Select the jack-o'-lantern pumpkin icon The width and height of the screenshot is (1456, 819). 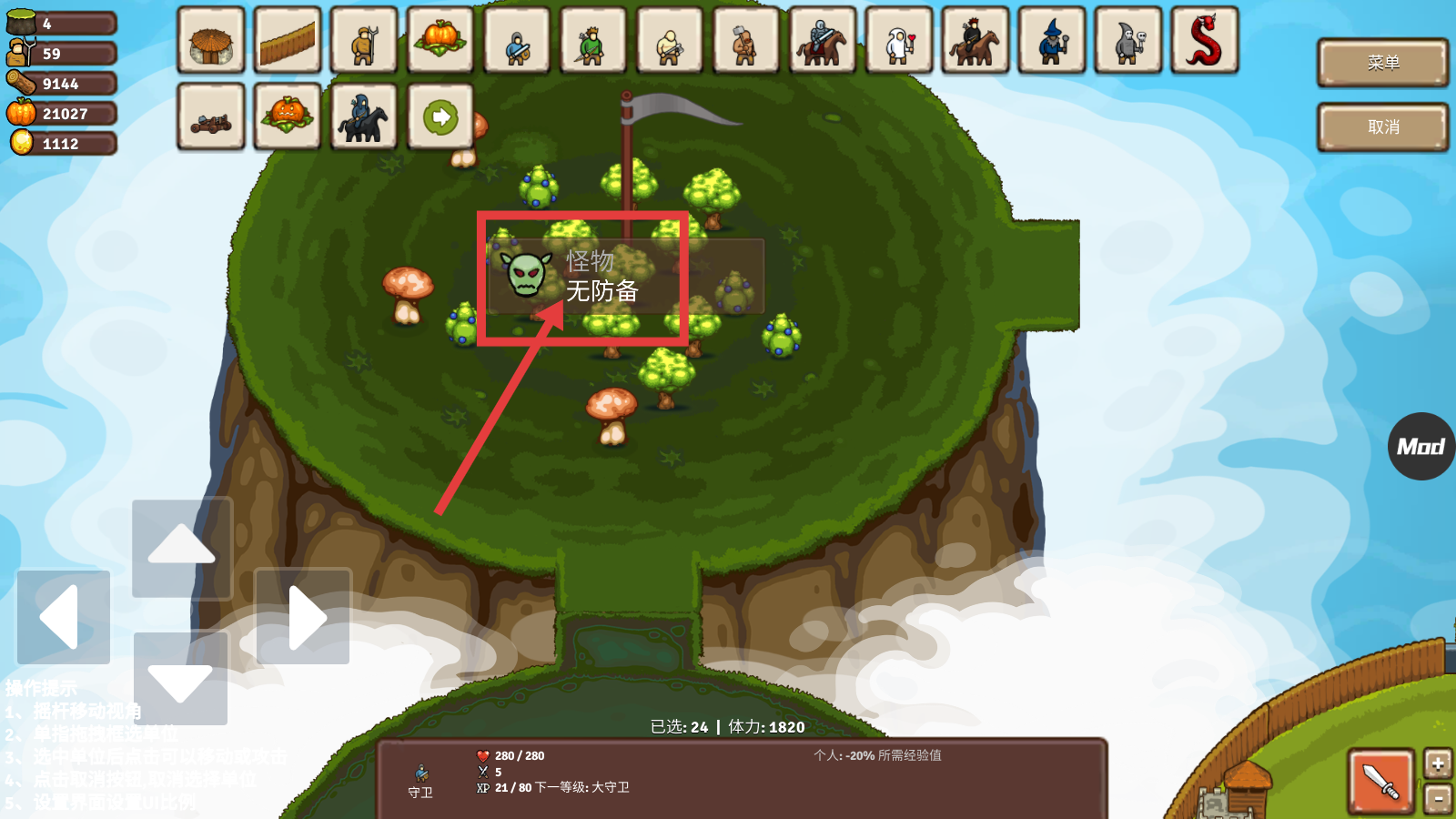pyautogui.click(x=288, y=117)
